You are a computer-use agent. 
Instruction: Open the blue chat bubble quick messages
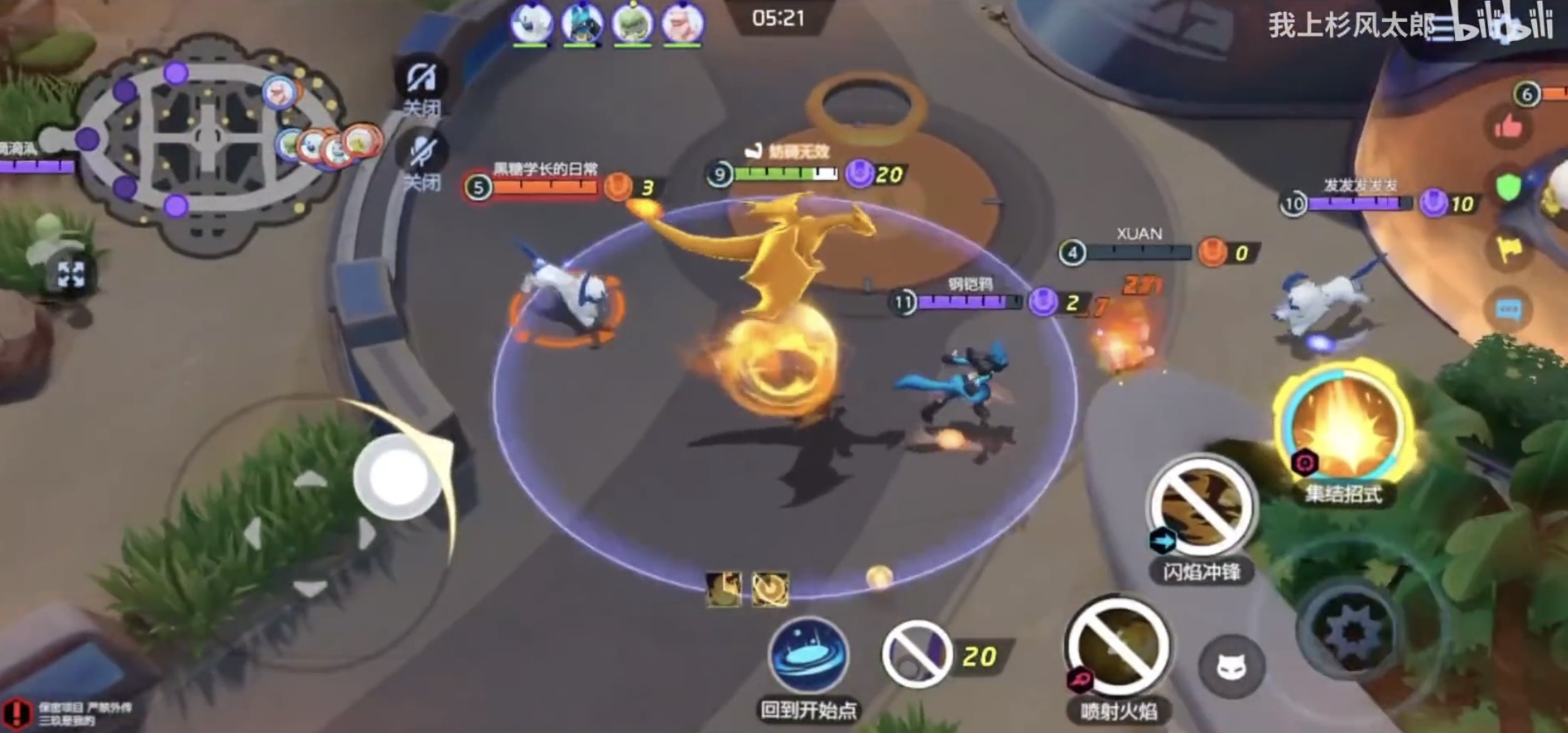click(1508, 309)
